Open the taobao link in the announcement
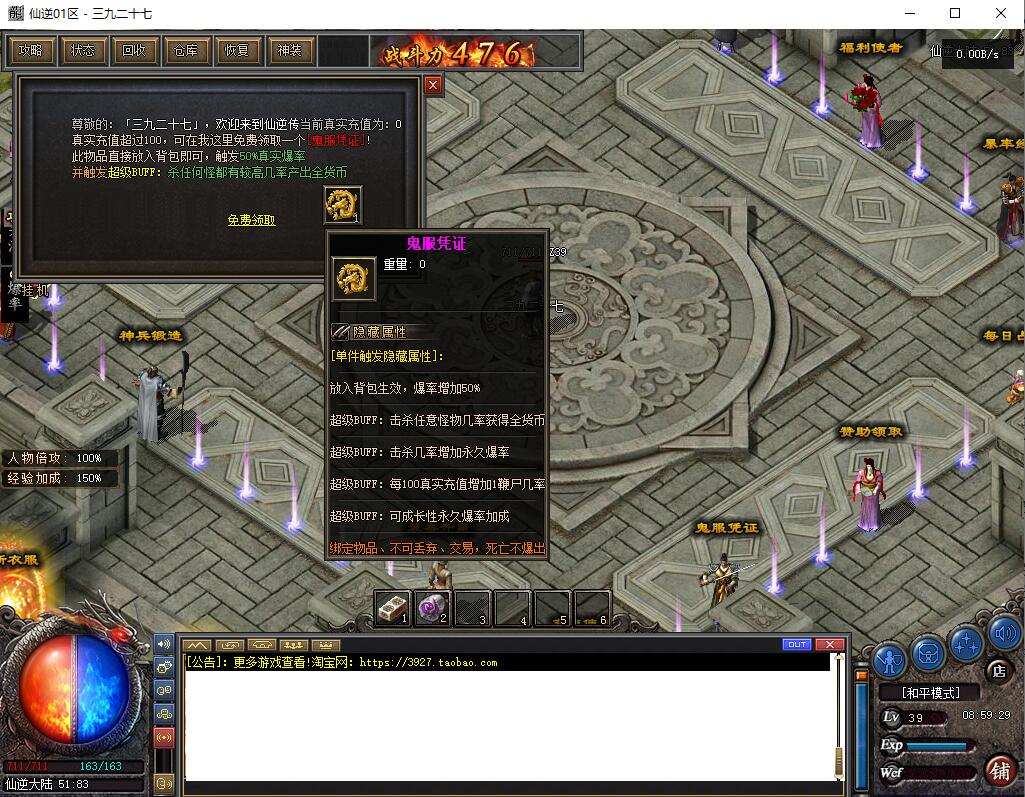This screenshot has width=1025, height=797. [428, 662]
